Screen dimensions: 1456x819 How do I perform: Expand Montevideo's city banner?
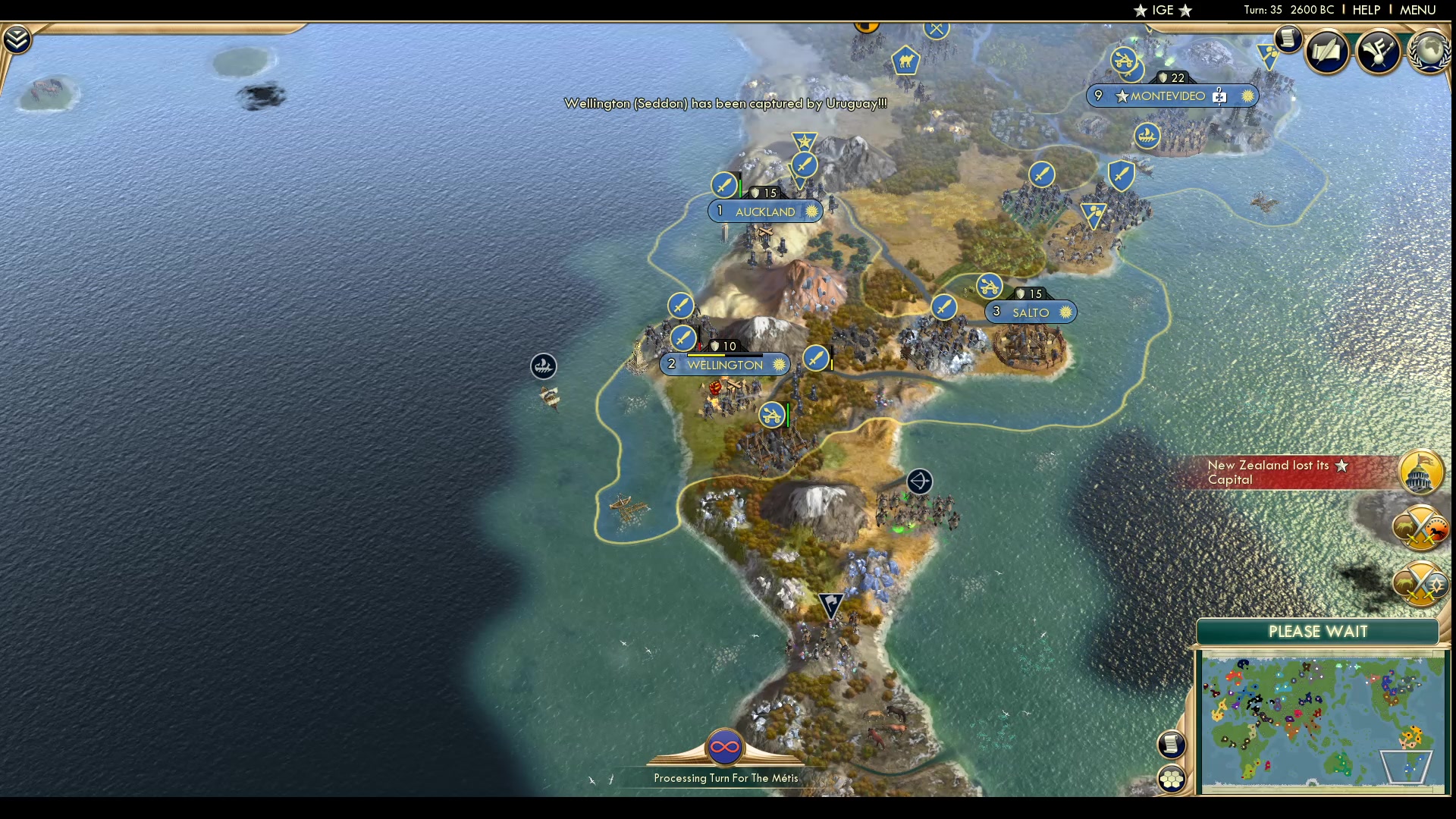click(x=1168, y=96)
